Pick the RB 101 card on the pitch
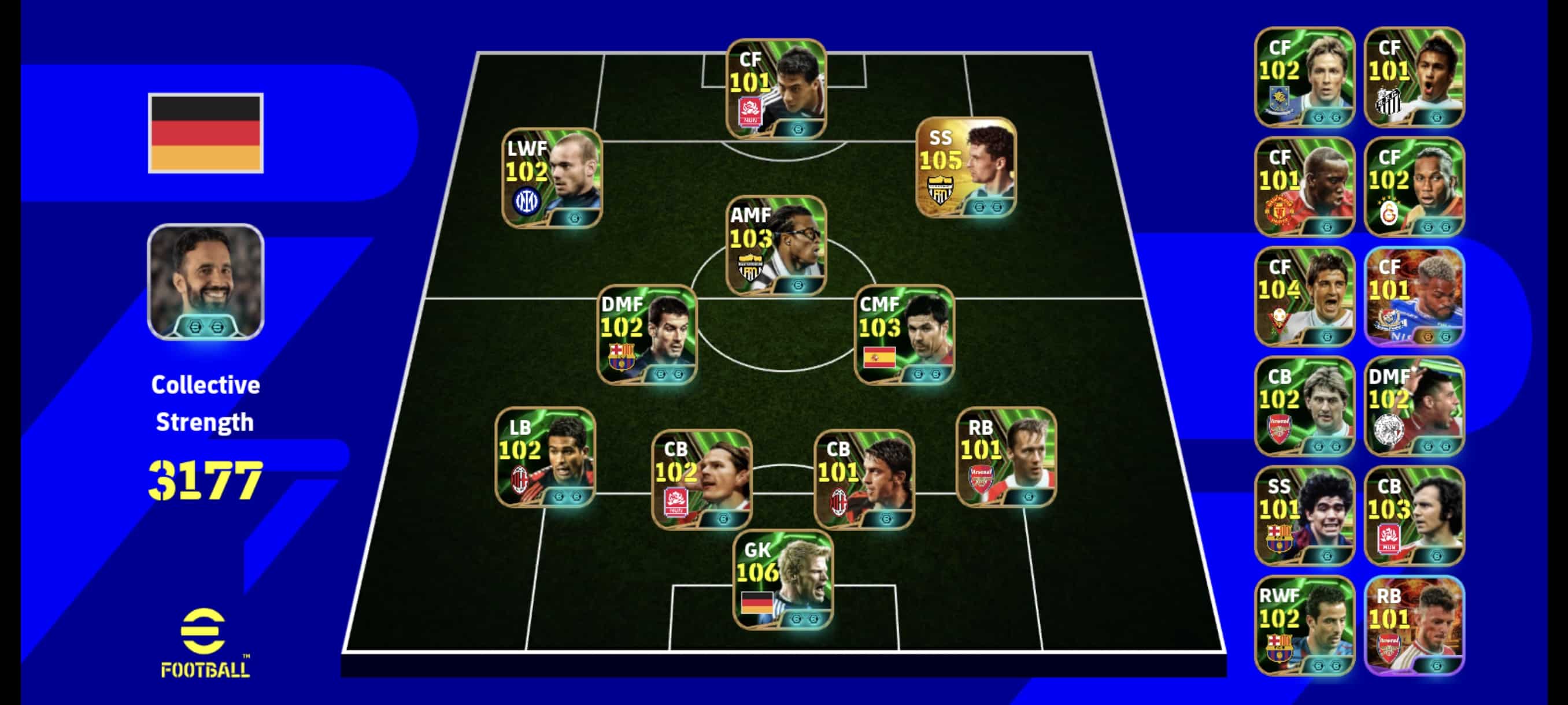Viewport: 1568px width, 705px height. tap(1006, 457)
